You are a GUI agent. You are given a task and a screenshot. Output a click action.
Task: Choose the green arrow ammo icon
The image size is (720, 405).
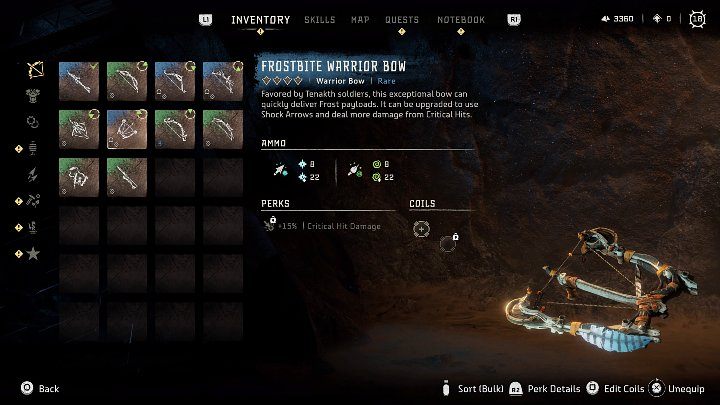(352, 171)
